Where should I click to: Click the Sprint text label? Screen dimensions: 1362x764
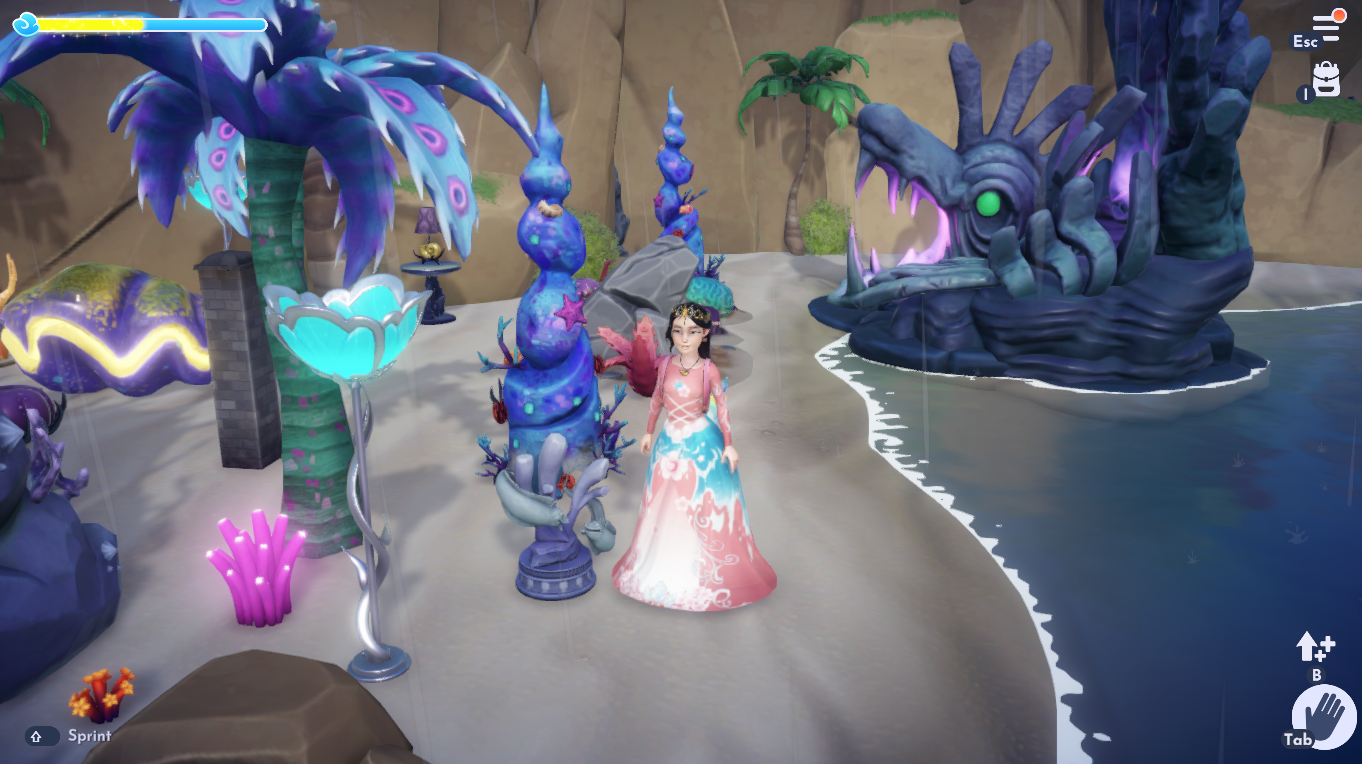coord(88,736)
